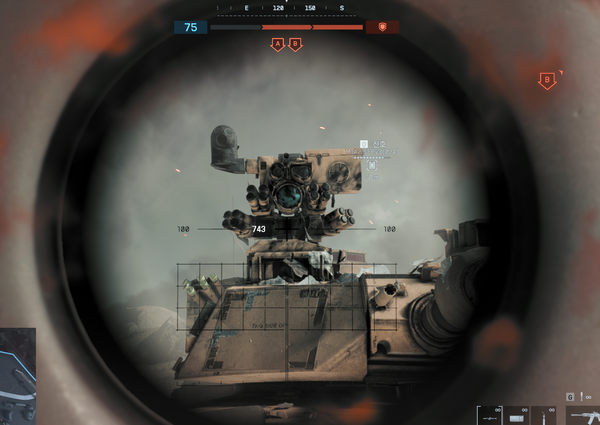Select the bracketed first gadget slot
The width and height of the screenshot is (600, 425).
487,415
